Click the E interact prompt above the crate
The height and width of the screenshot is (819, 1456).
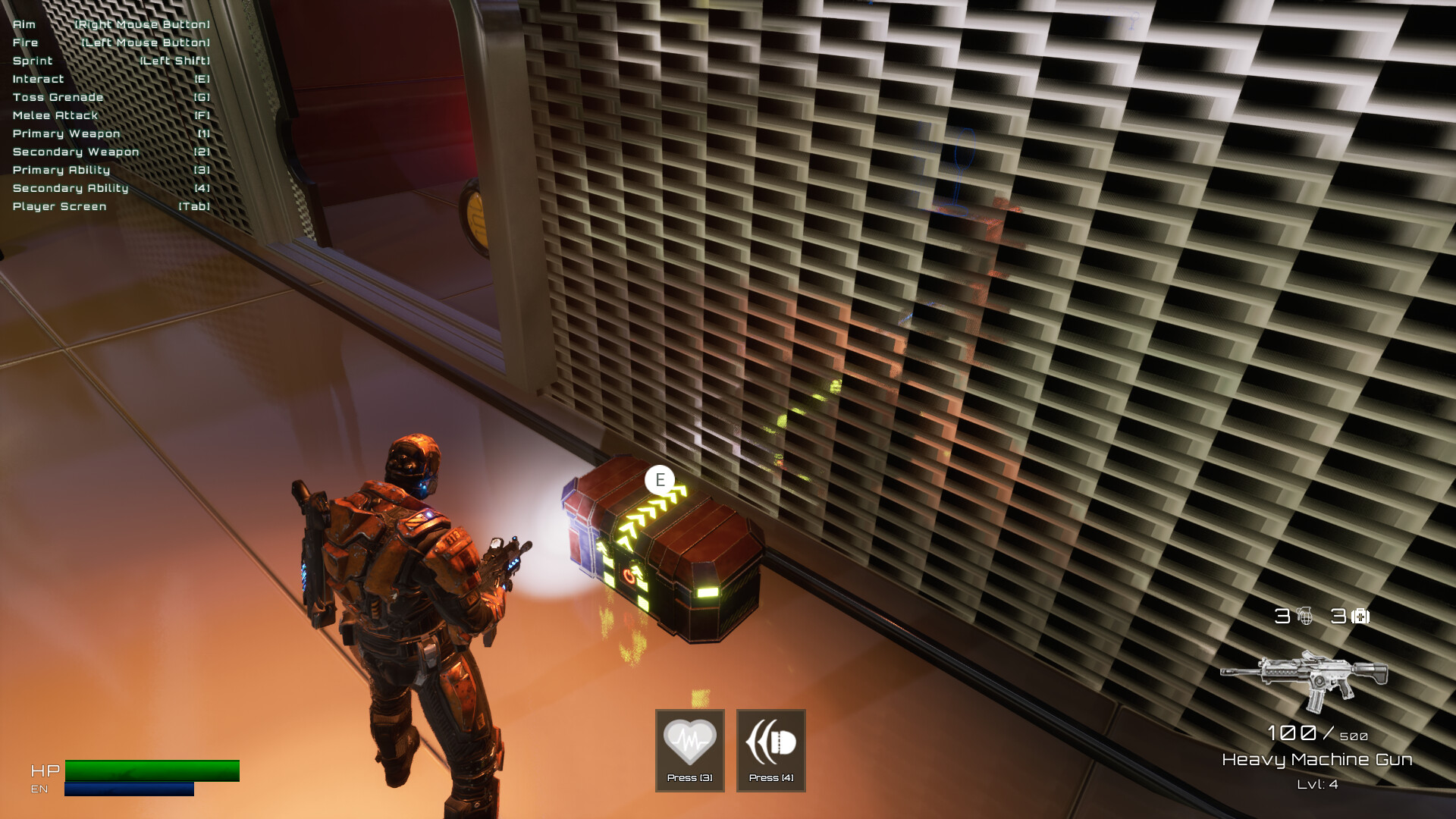pos(659,479)
